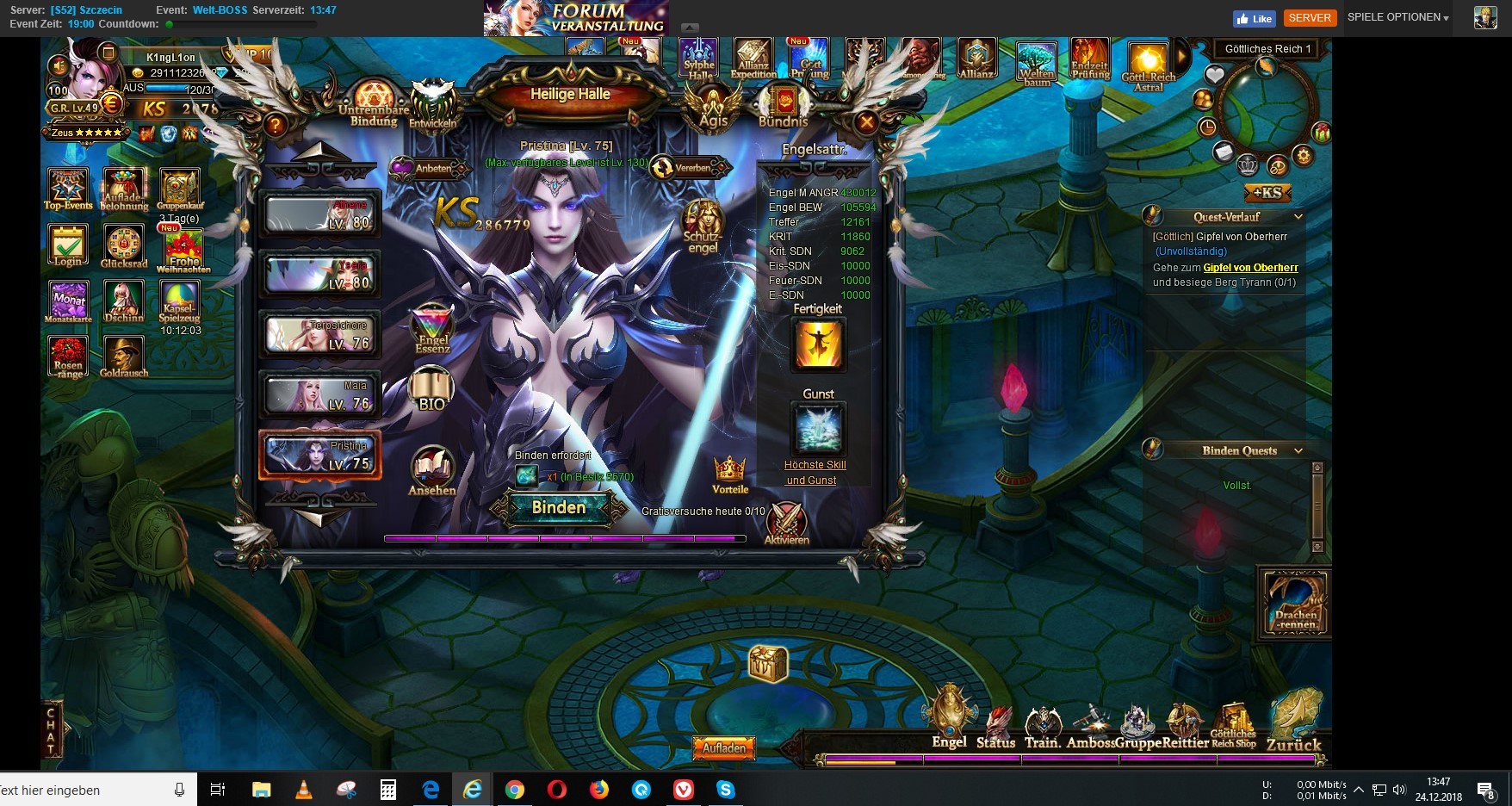Open the Drachenrennen icon

click(1296, 602)
